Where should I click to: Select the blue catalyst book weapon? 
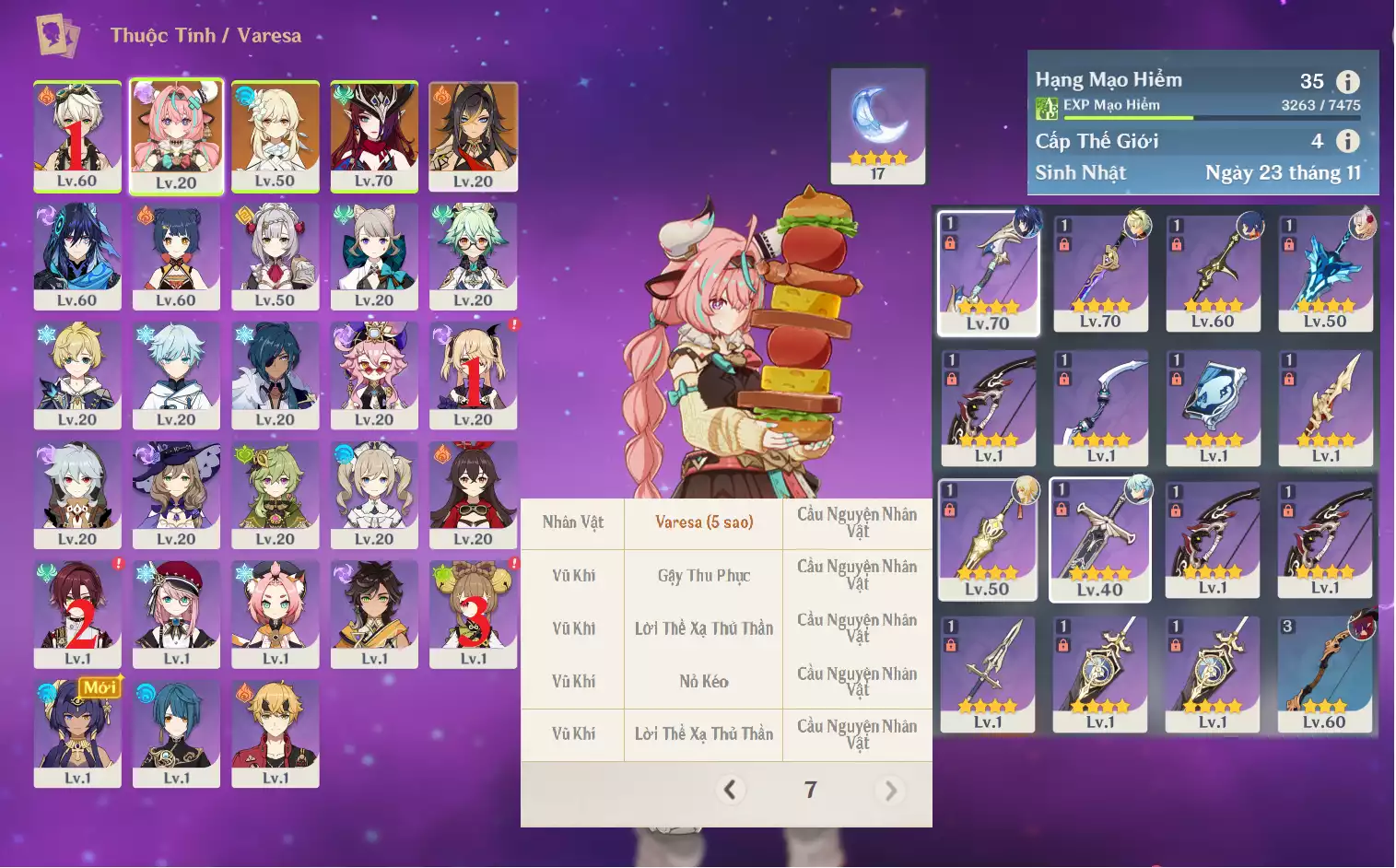[x=1213, y=407]
